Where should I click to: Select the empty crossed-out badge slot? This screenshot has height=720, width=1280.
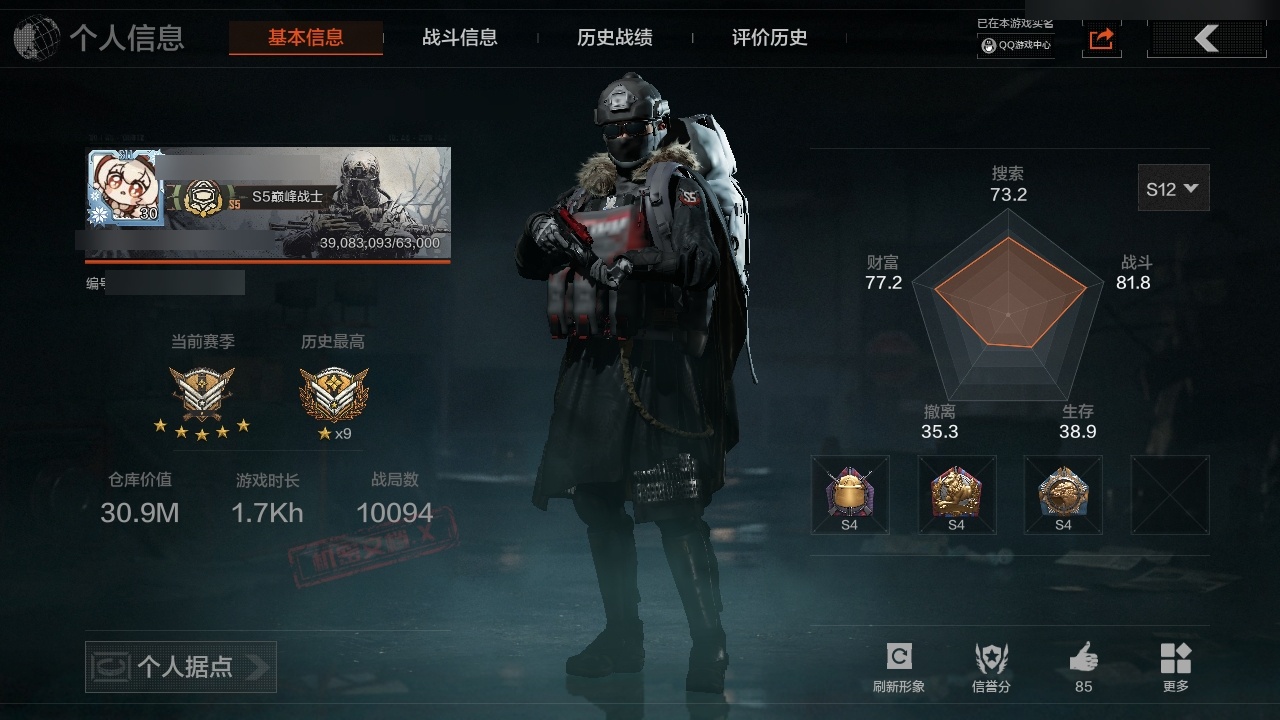tap(1169, 494)
